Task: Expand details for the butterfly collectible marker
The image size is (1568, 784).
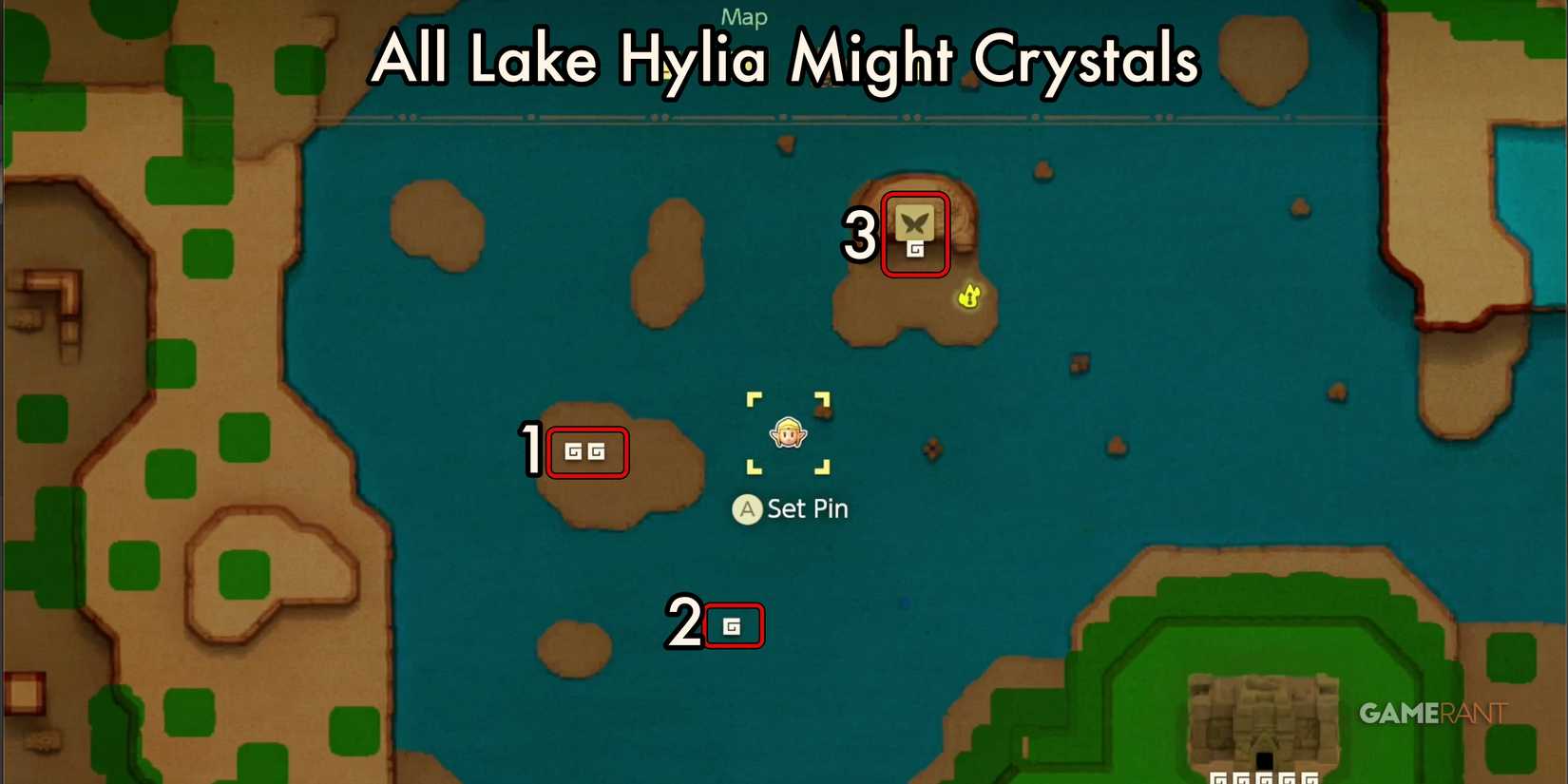Action: [x=915, y=223]
